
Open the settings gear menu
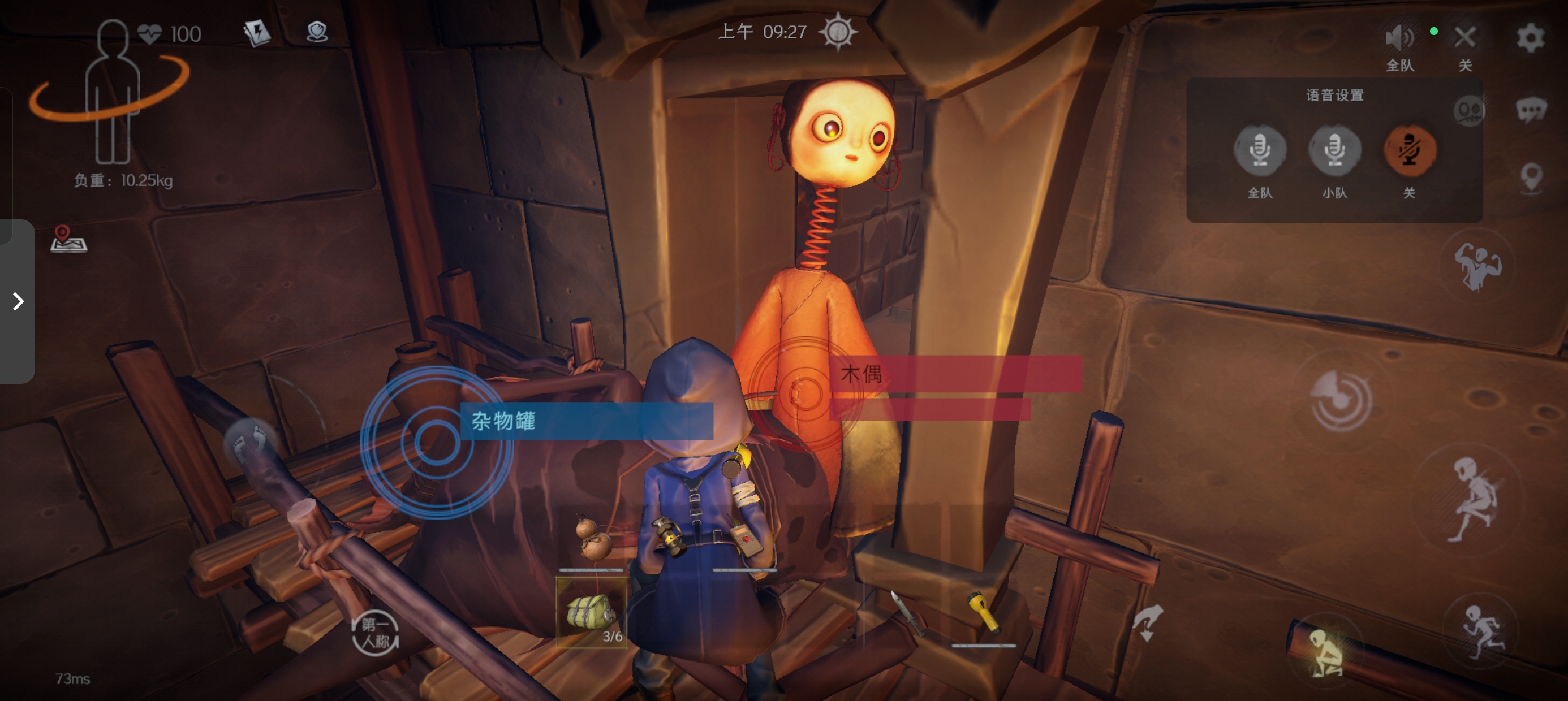[x=1530, y=38]
